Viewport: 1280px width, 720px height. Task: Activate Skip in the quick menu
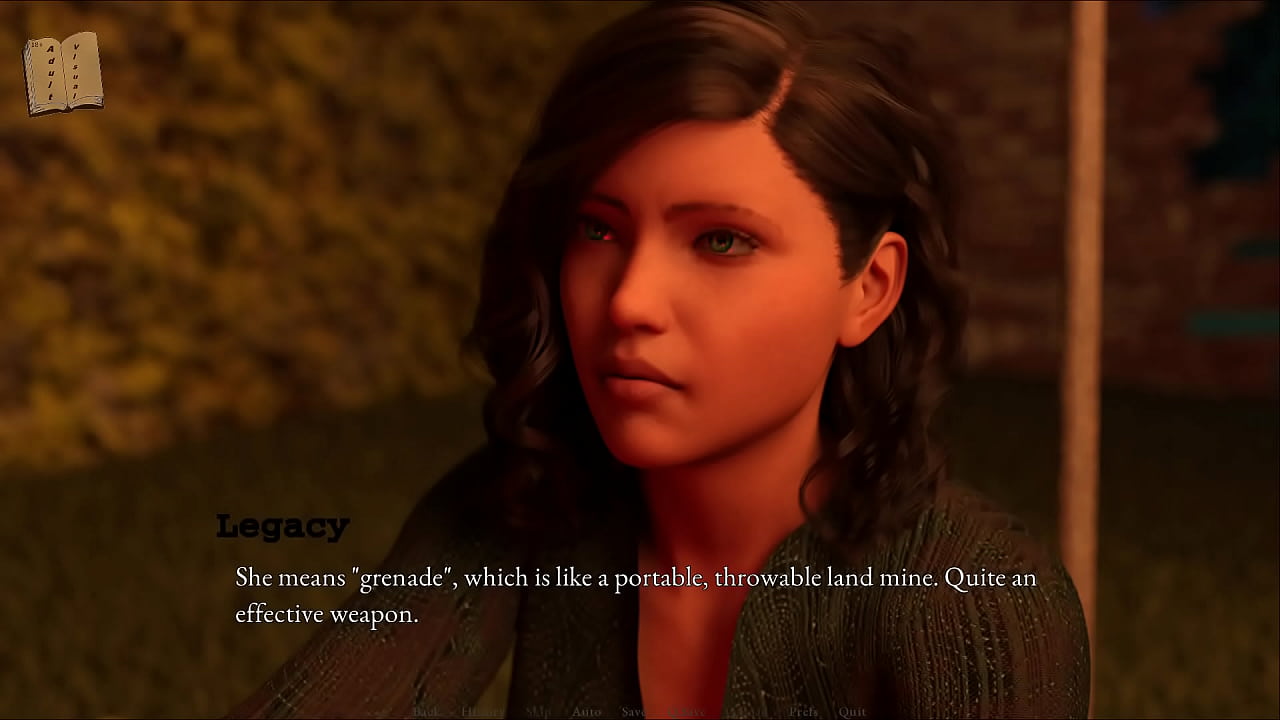pos(538,712)
